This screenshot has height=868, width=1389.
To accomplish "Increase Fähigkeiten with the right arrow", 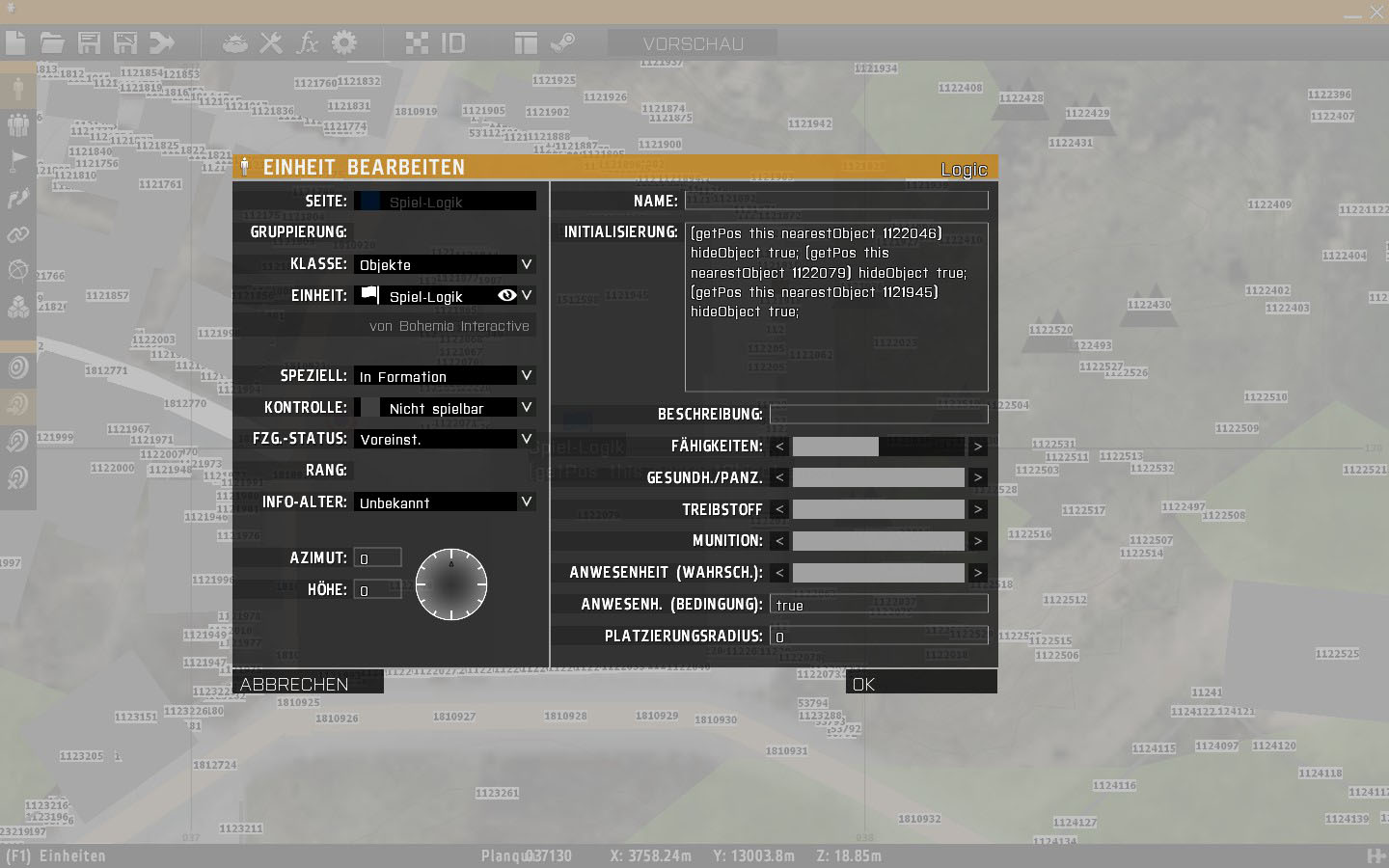I will [x=977, y=447].
